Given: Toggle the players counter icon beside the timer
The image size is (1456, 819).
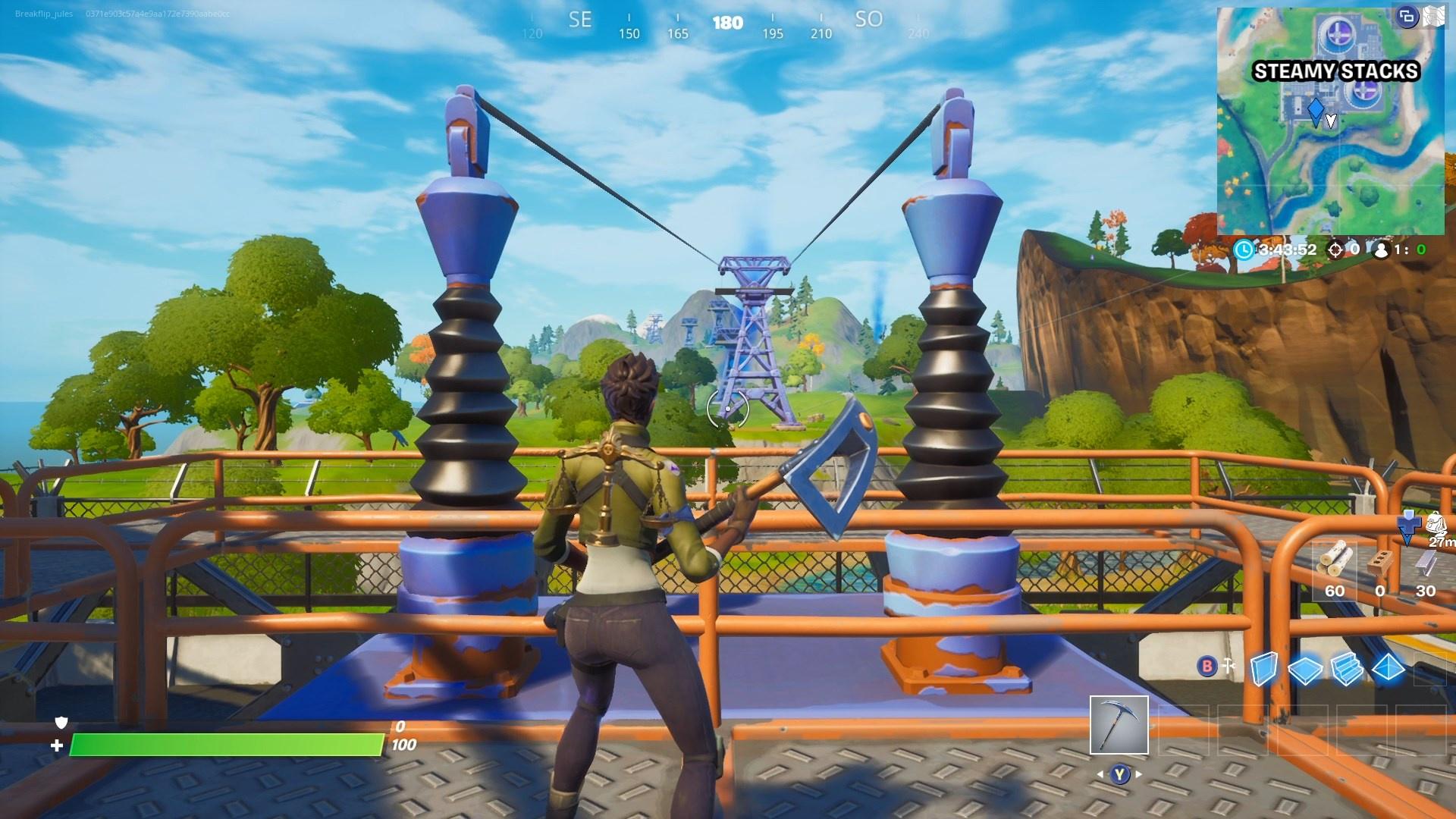Looking at the screenshot, I should pyautogui.click(x=1382, y=252).
